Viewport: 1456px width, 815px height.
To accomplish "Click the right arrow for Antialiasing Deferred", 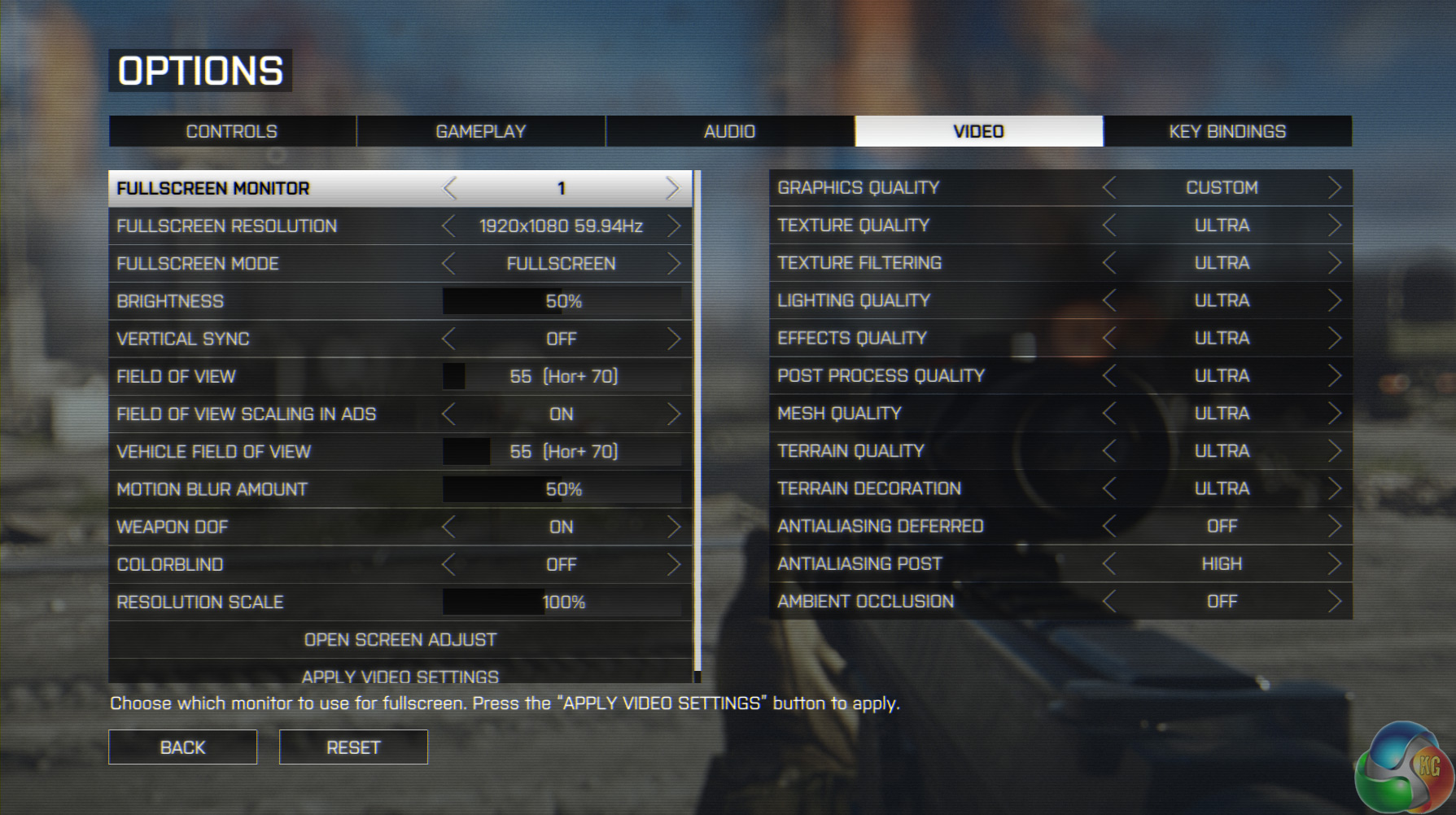I will (x=1334, y=527).
